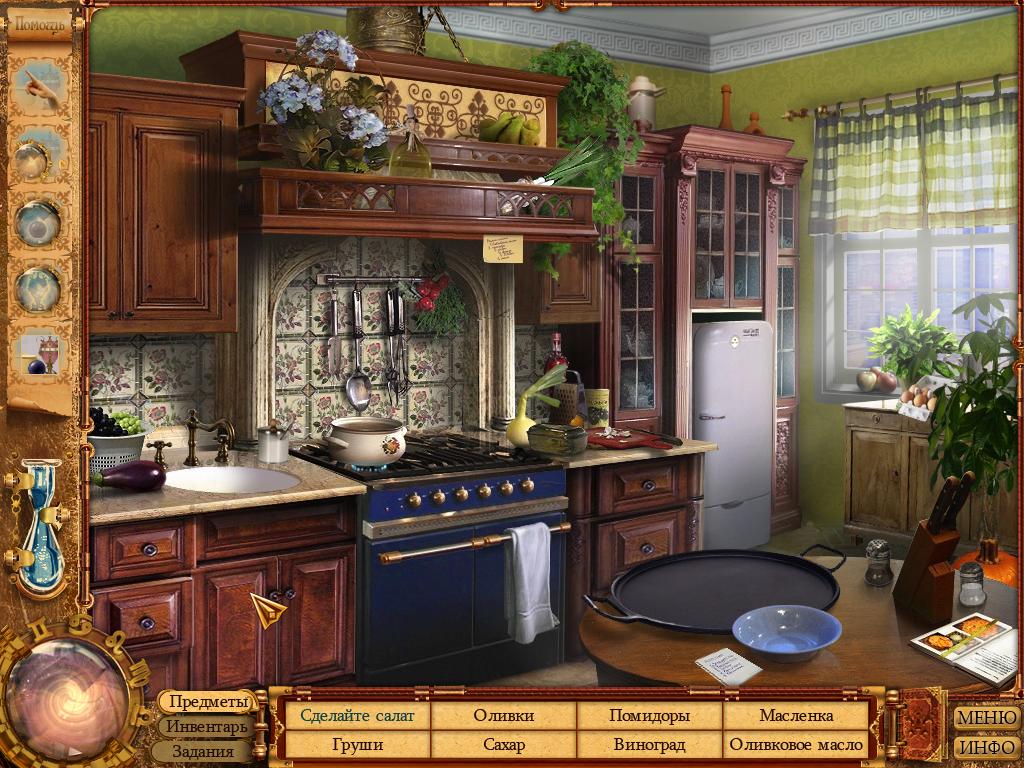Click the Масленка list entry
1024x768 pixels.
[x=796, y=716]
